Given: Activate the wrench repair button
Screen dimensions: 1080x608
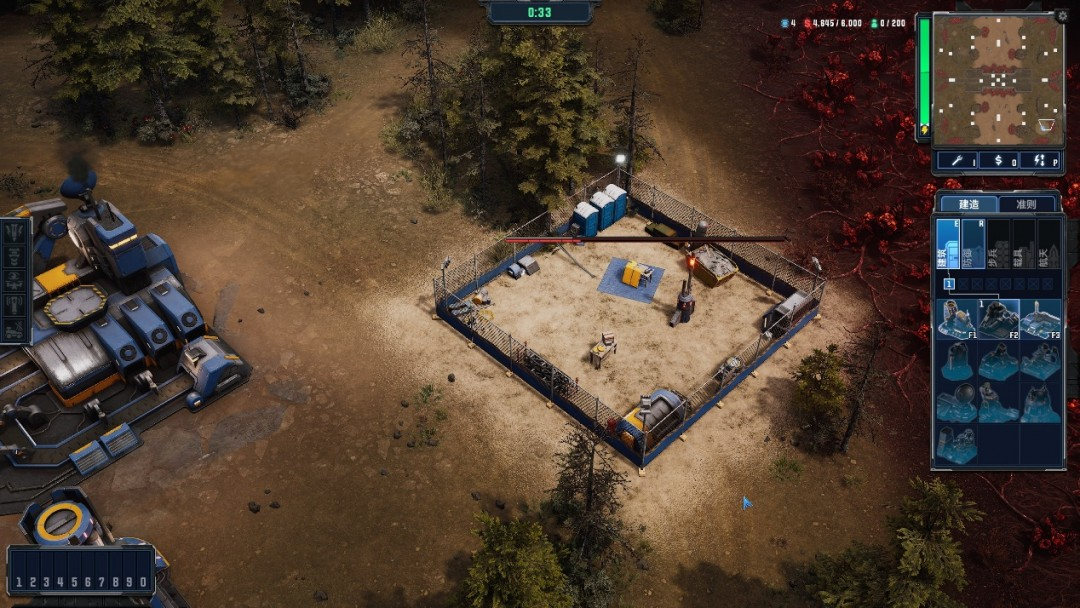Looking at the screenshot, I should click(956, 161).
